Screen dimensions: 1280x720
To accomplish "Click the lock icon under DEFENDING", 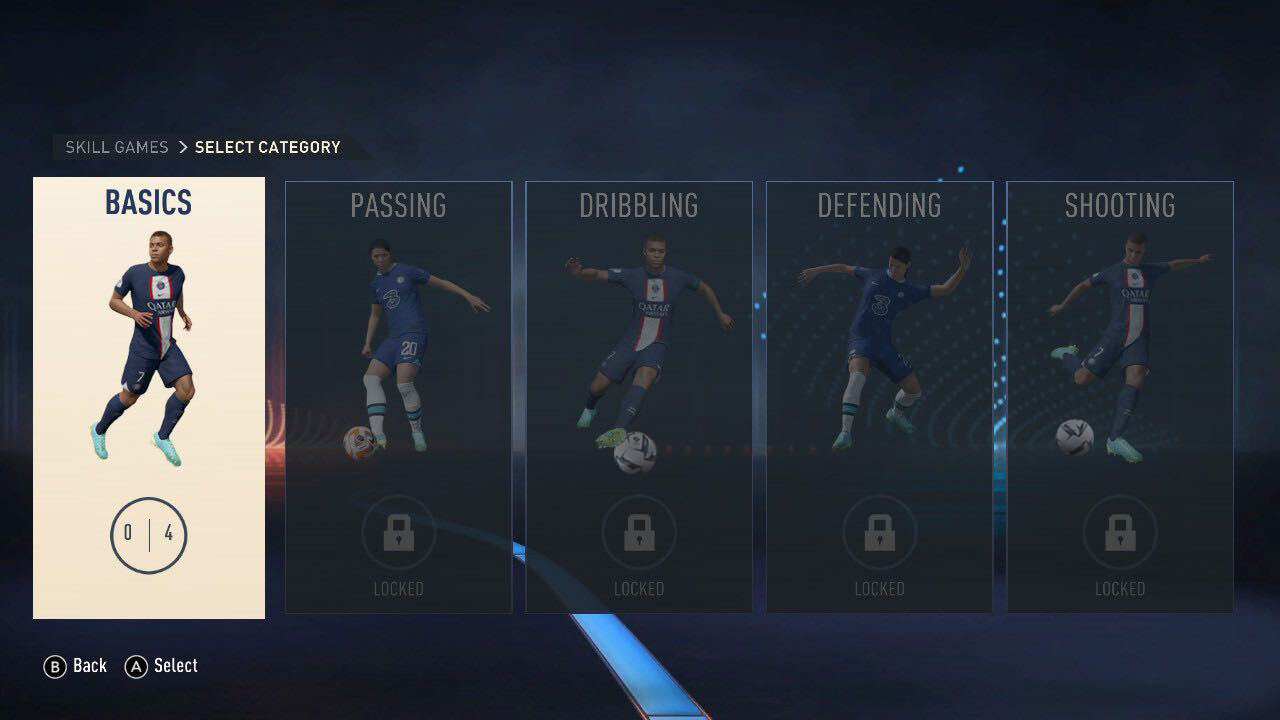I will tap(879, 533).
